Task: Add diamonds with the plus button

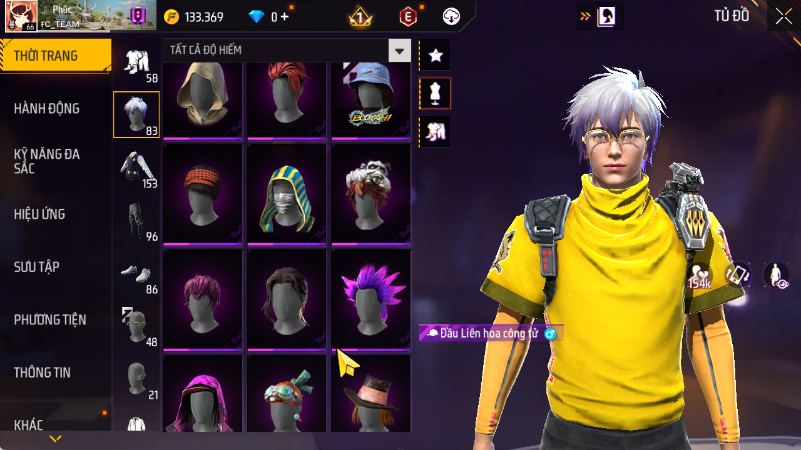Action: (x=285, y=16)
